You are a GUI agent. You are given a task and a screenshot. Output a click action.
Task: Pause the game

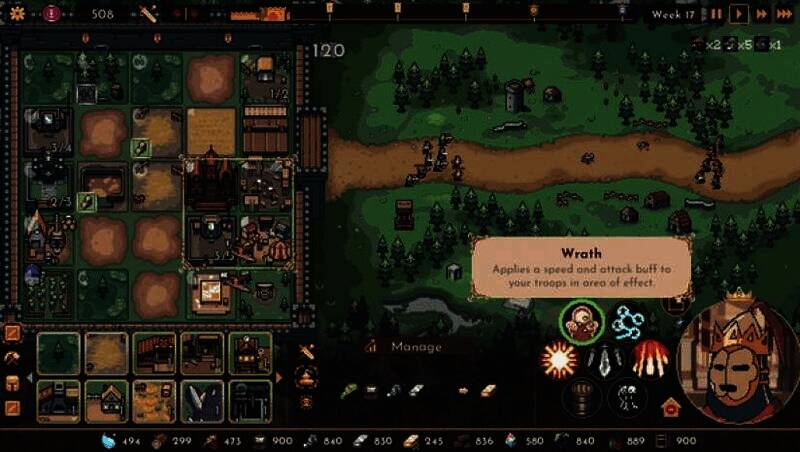pyautogui.click(x=716, y=14)
